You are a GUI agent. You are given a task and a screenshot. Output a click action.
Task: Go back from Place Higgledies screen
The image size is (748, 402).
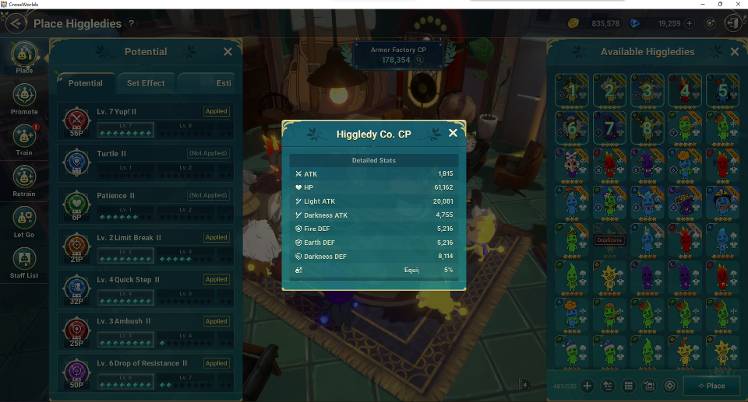pyautogui.click(x=18, y=23)
